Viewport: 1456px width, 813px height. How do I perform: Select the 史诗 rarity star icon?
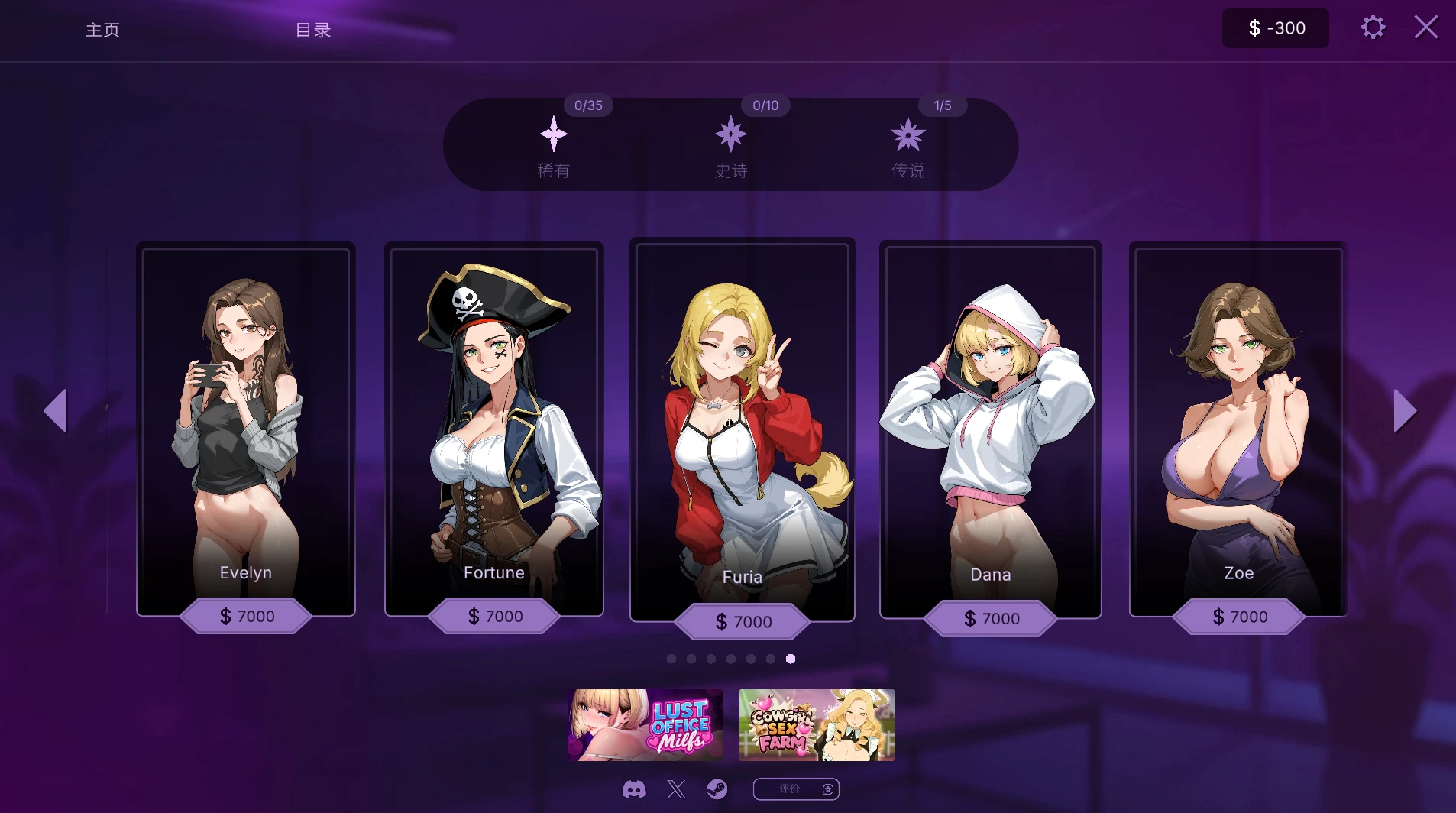click(730, 134)
